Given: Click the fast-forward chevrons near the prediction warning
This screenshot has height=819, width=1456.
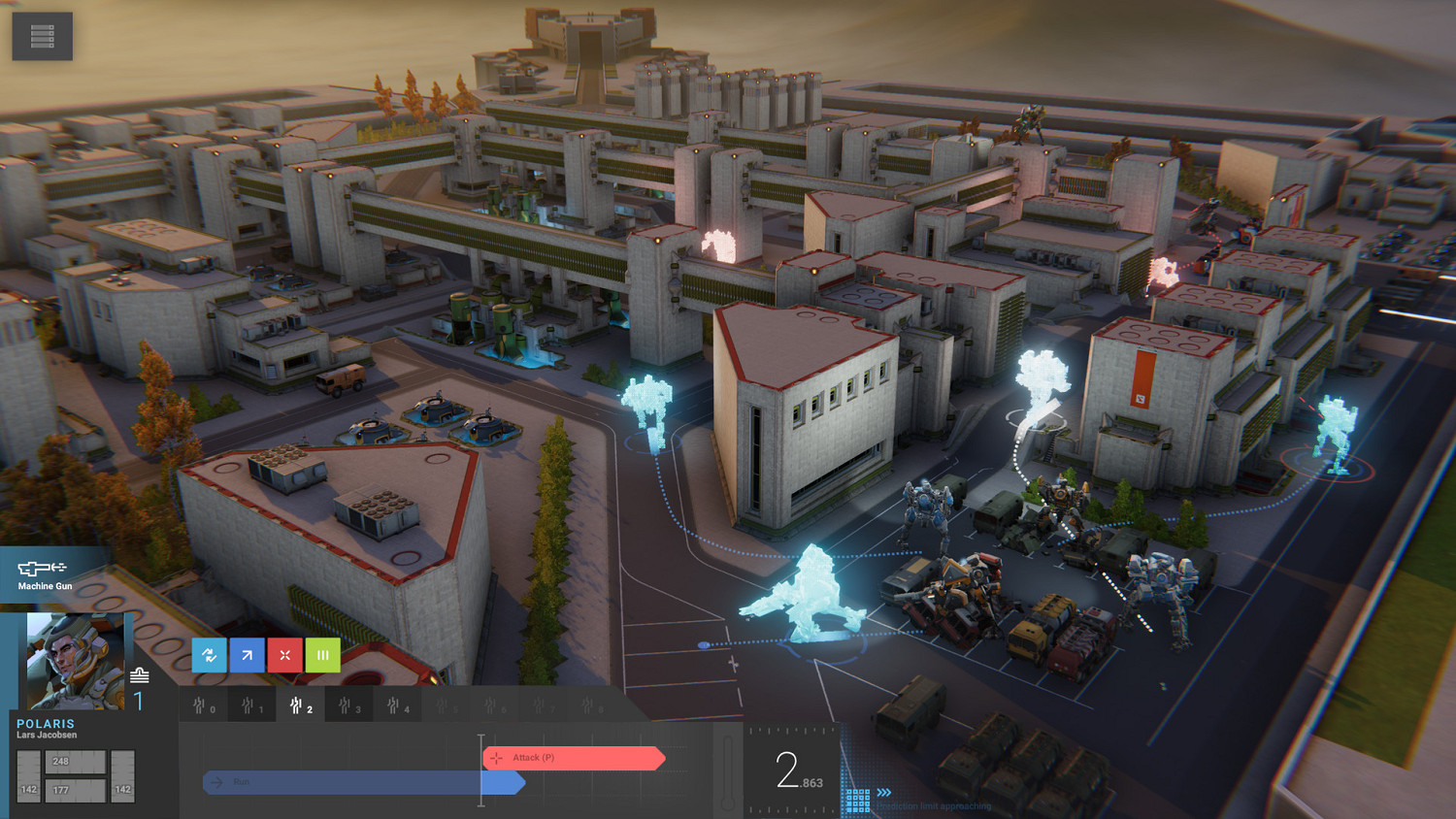Looking at the screenshot, I should coord(884,793).
